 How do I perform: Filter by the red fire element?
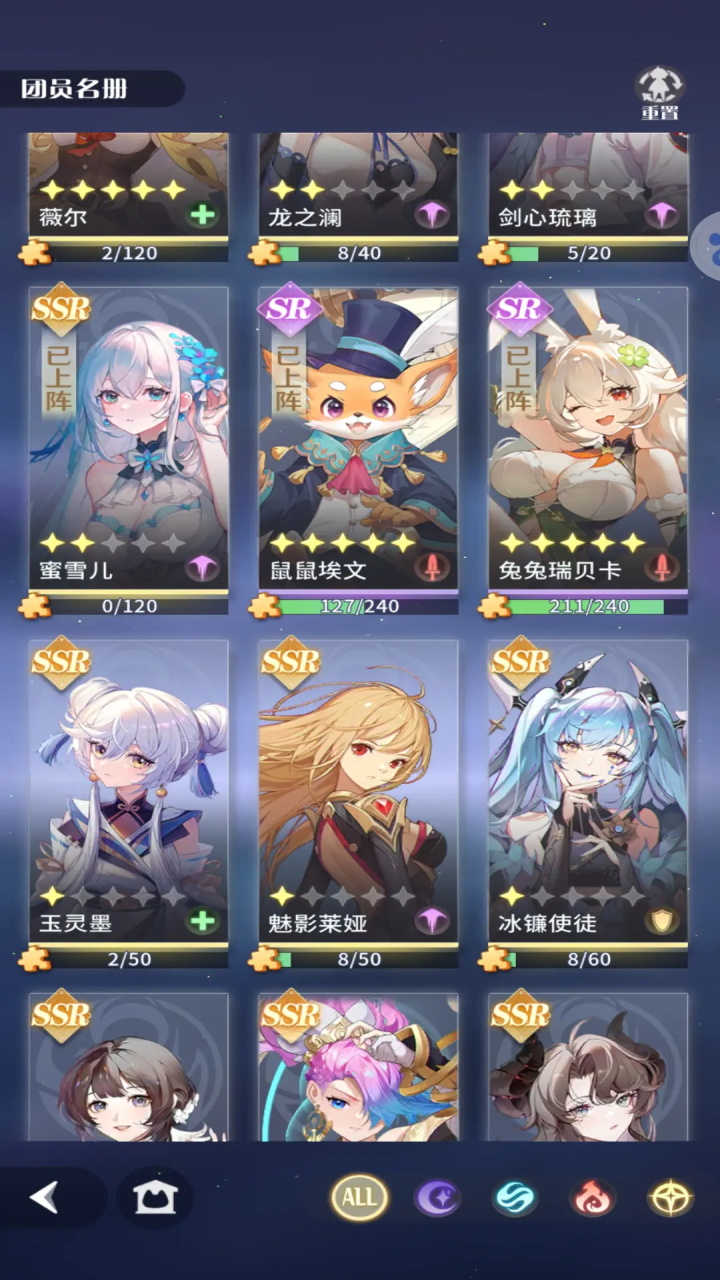click(x=592, y=1197)
